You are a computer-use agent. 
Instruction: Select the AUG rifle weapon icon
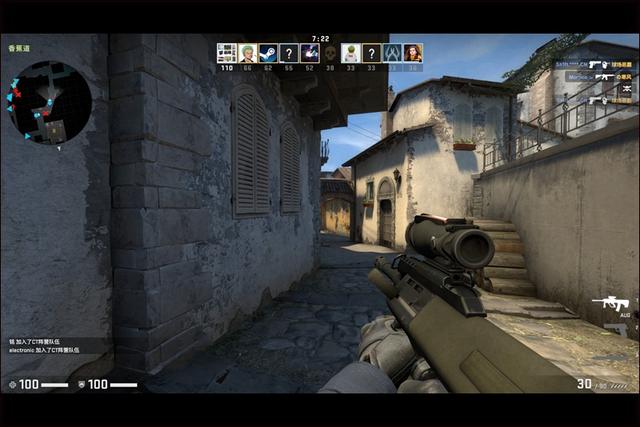coord(610,303)
